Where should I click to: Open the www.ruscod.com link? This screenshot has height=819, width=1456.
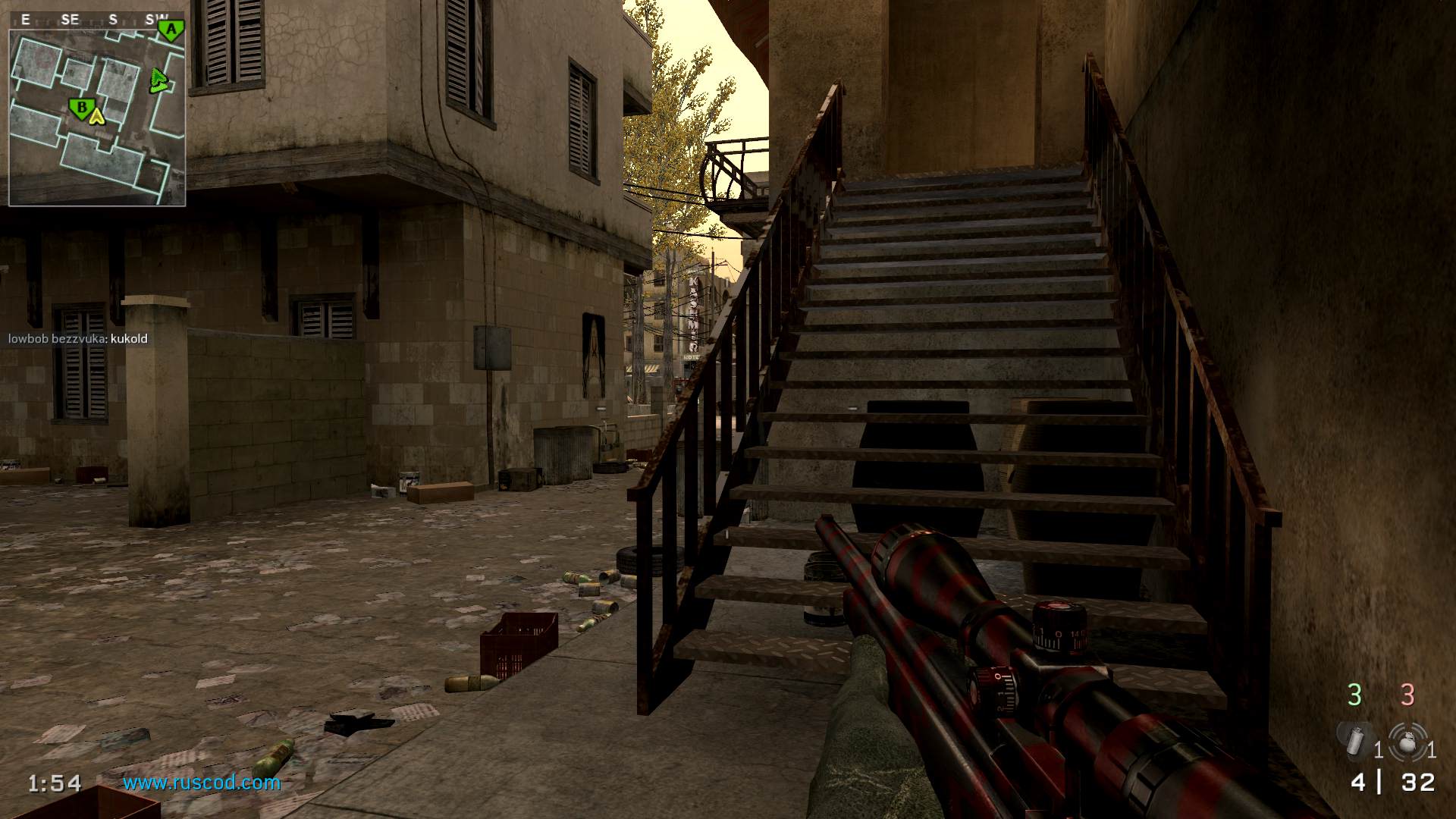202,783
